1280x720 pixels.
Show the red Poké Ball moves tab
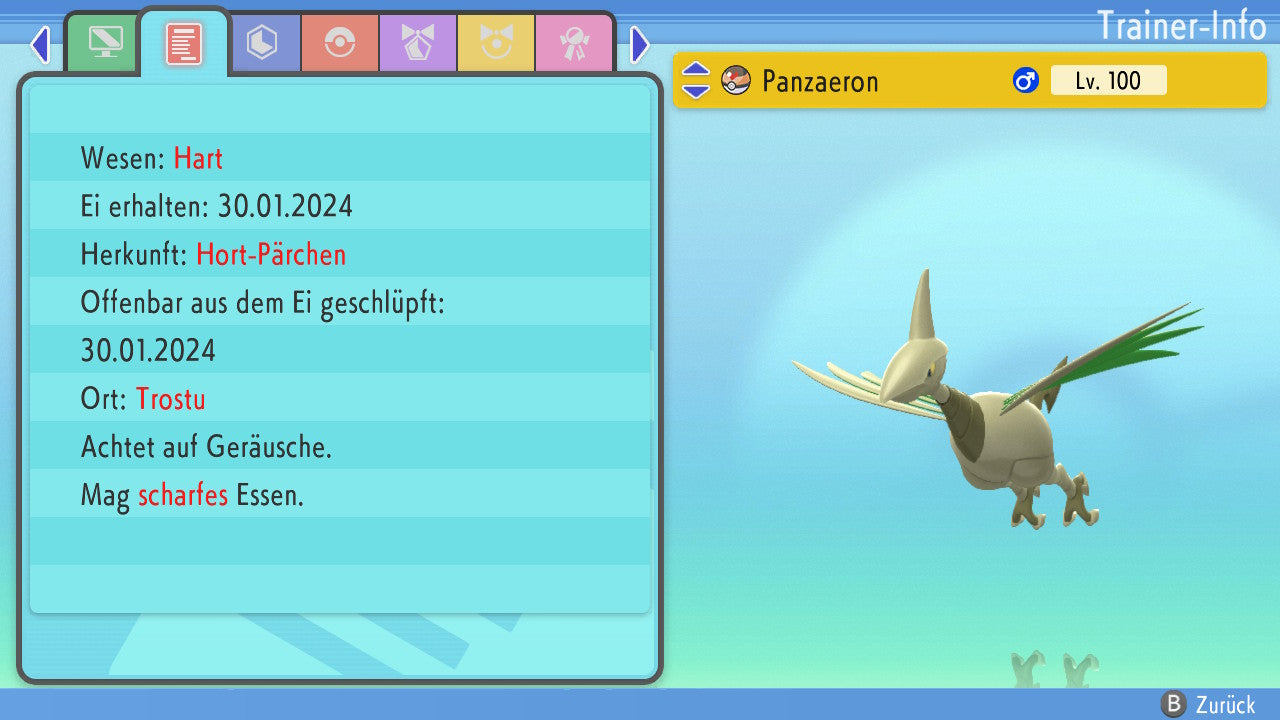340,43
